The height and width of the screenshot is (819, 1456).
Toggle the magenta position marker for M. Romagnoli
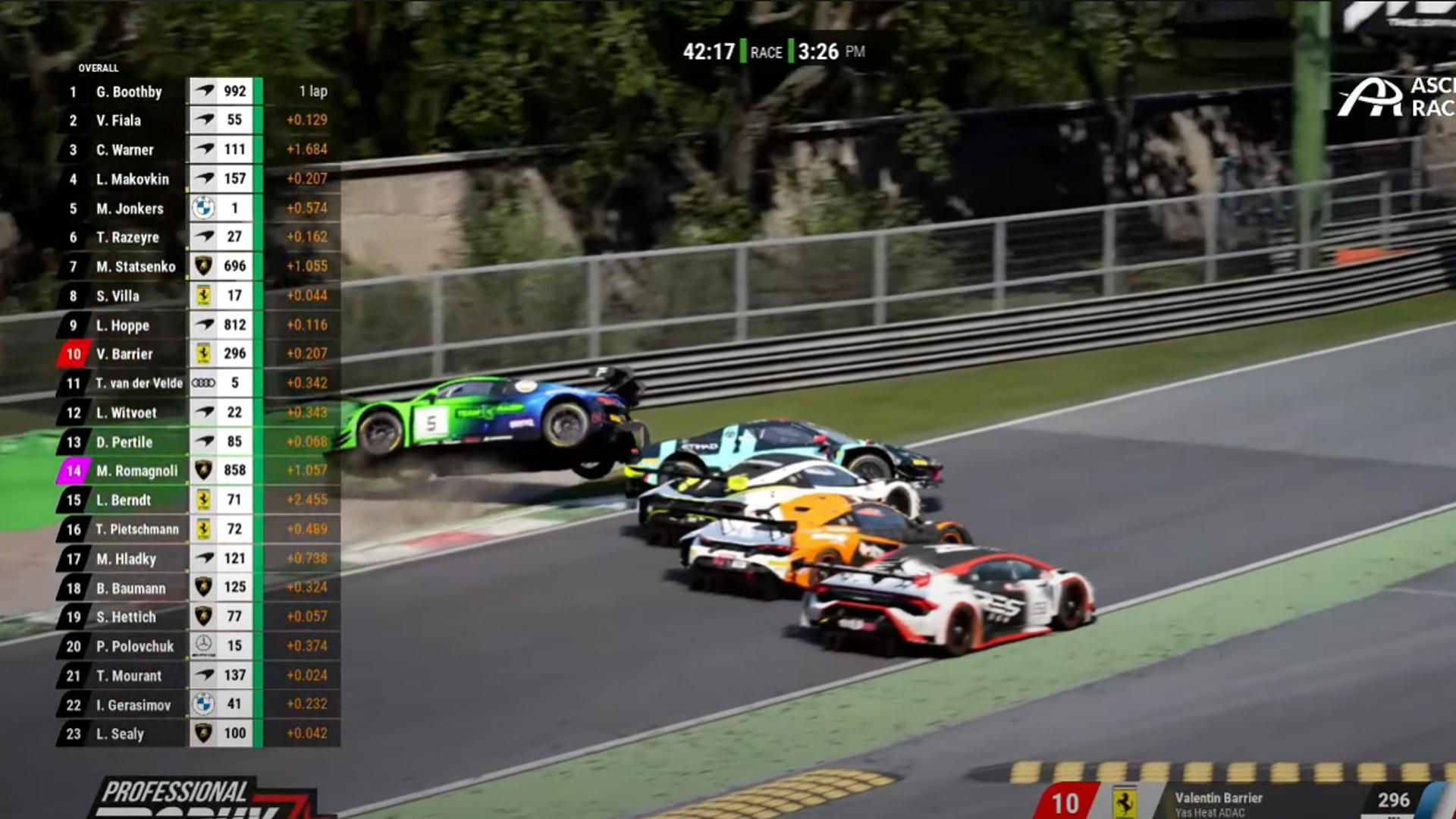74,470
